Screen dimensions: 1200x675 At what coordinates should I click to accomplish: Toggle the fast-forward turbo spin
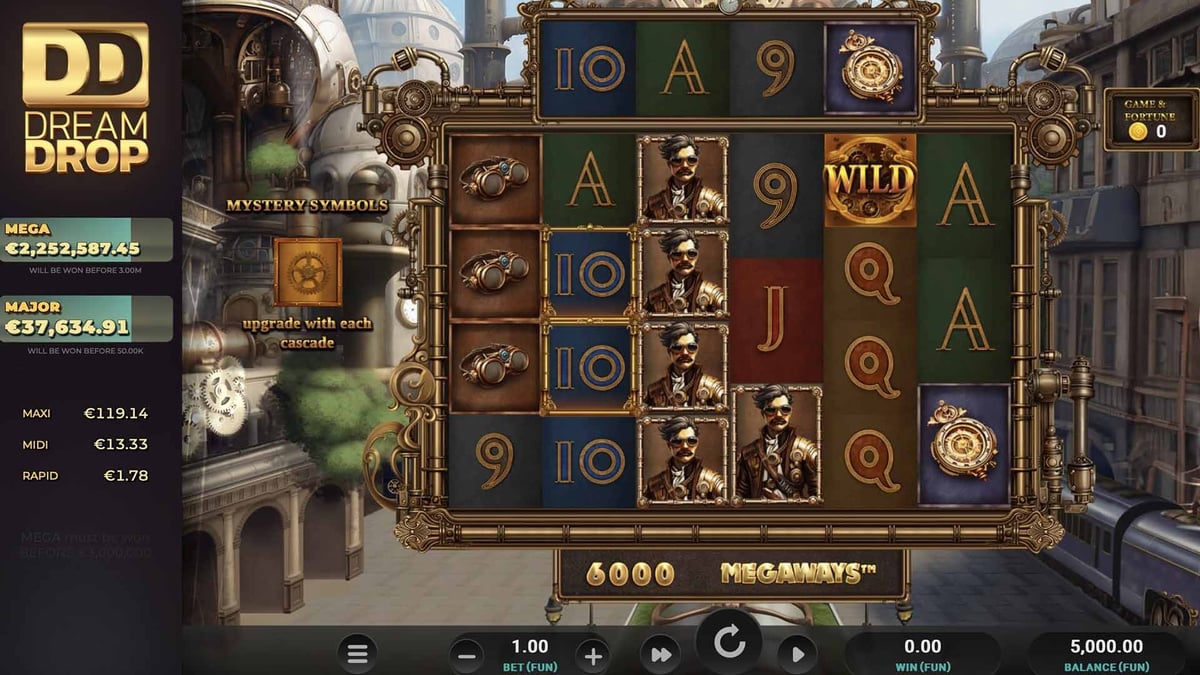[x=660, y=655]
